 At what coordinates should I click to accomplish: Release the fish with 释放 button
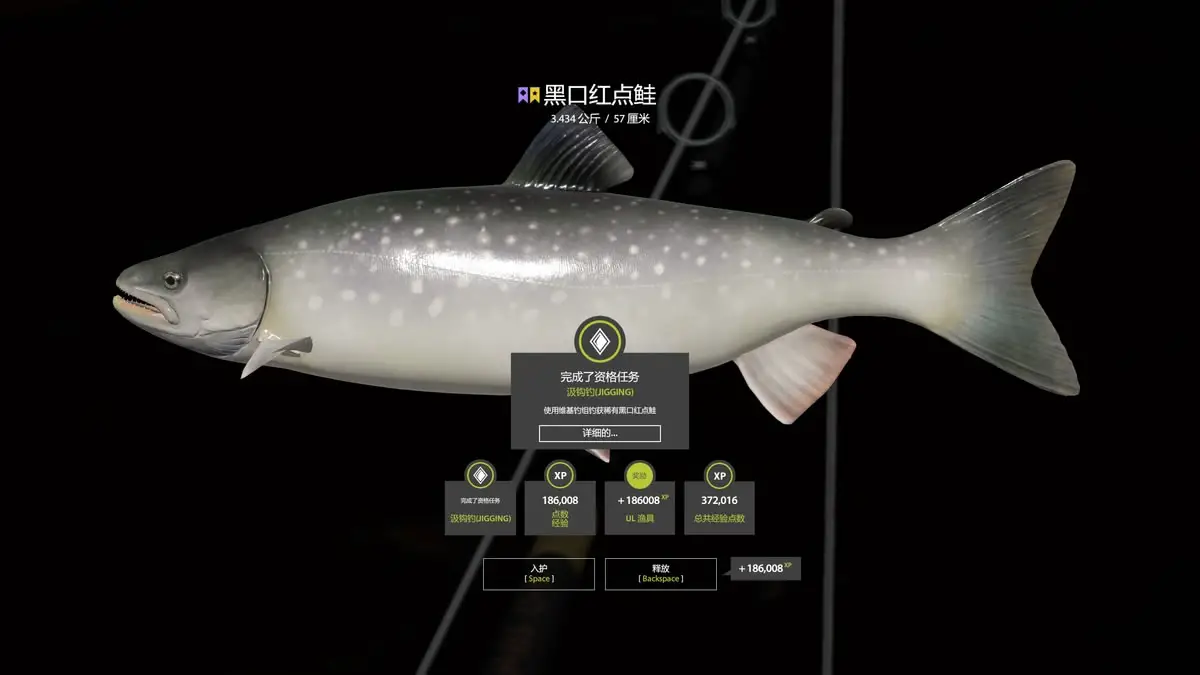(x=660, y=573)
